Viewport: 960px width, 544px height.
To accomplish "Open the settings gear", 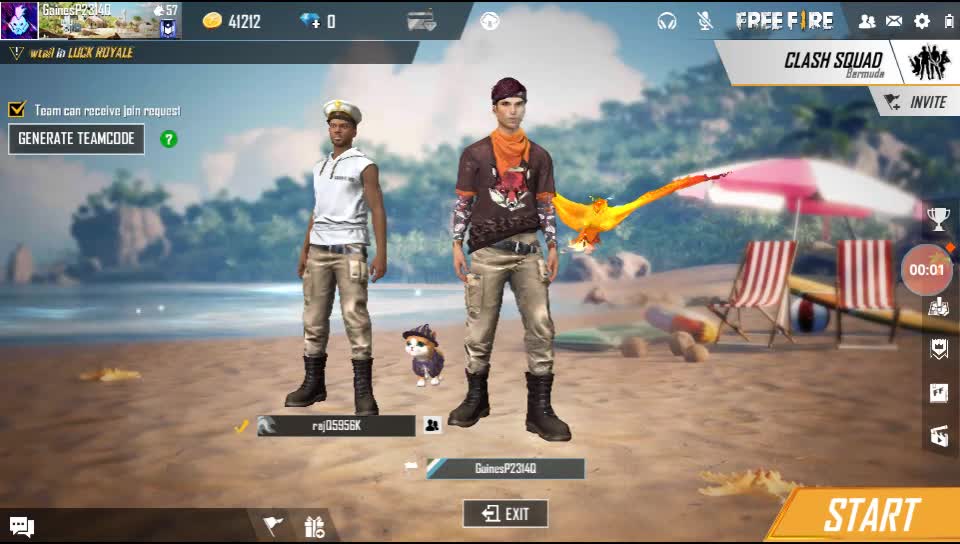I will tap(921, 21).
